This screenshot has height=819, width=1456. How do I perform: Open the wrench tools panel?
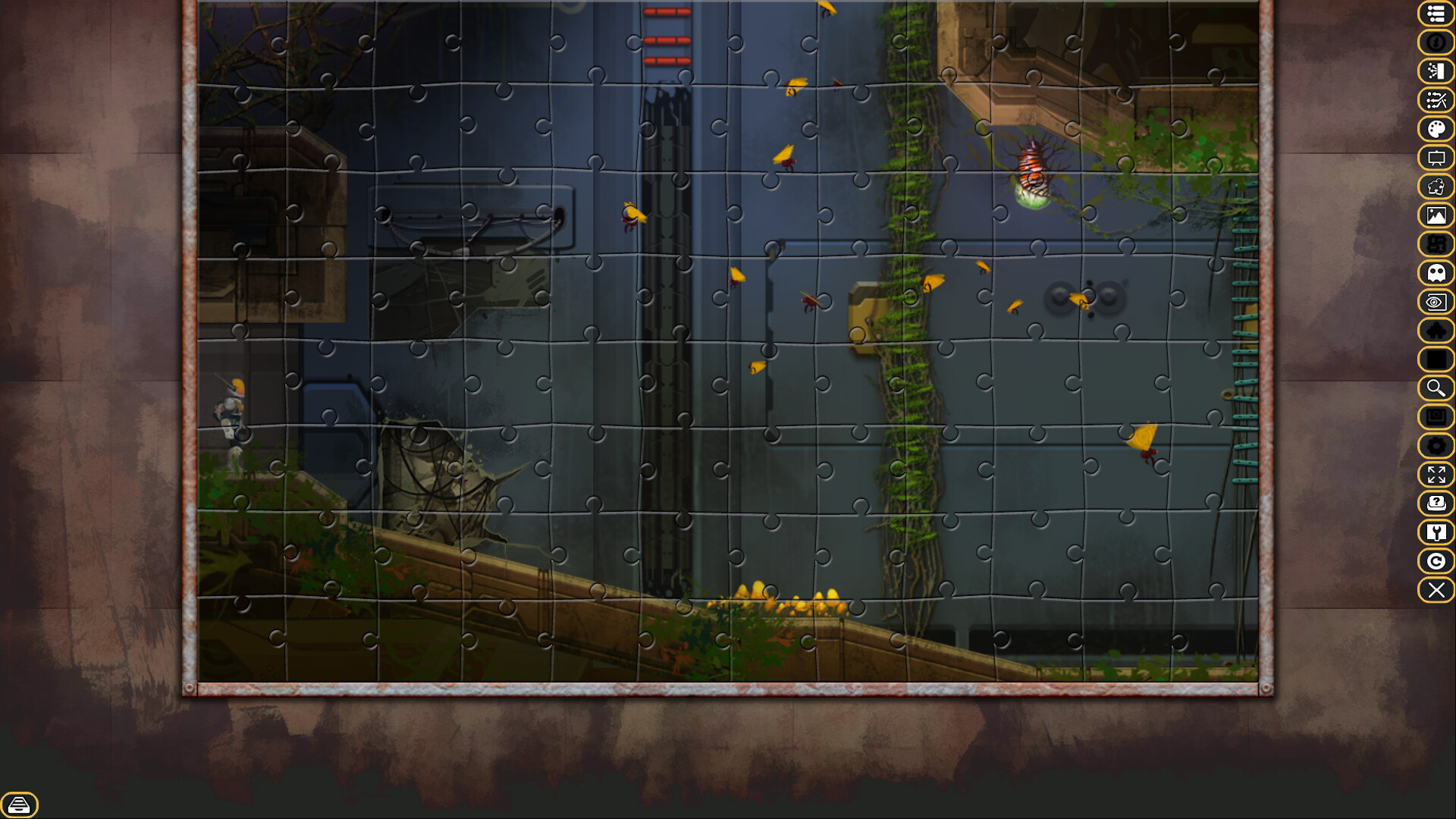coord(1436,532)
